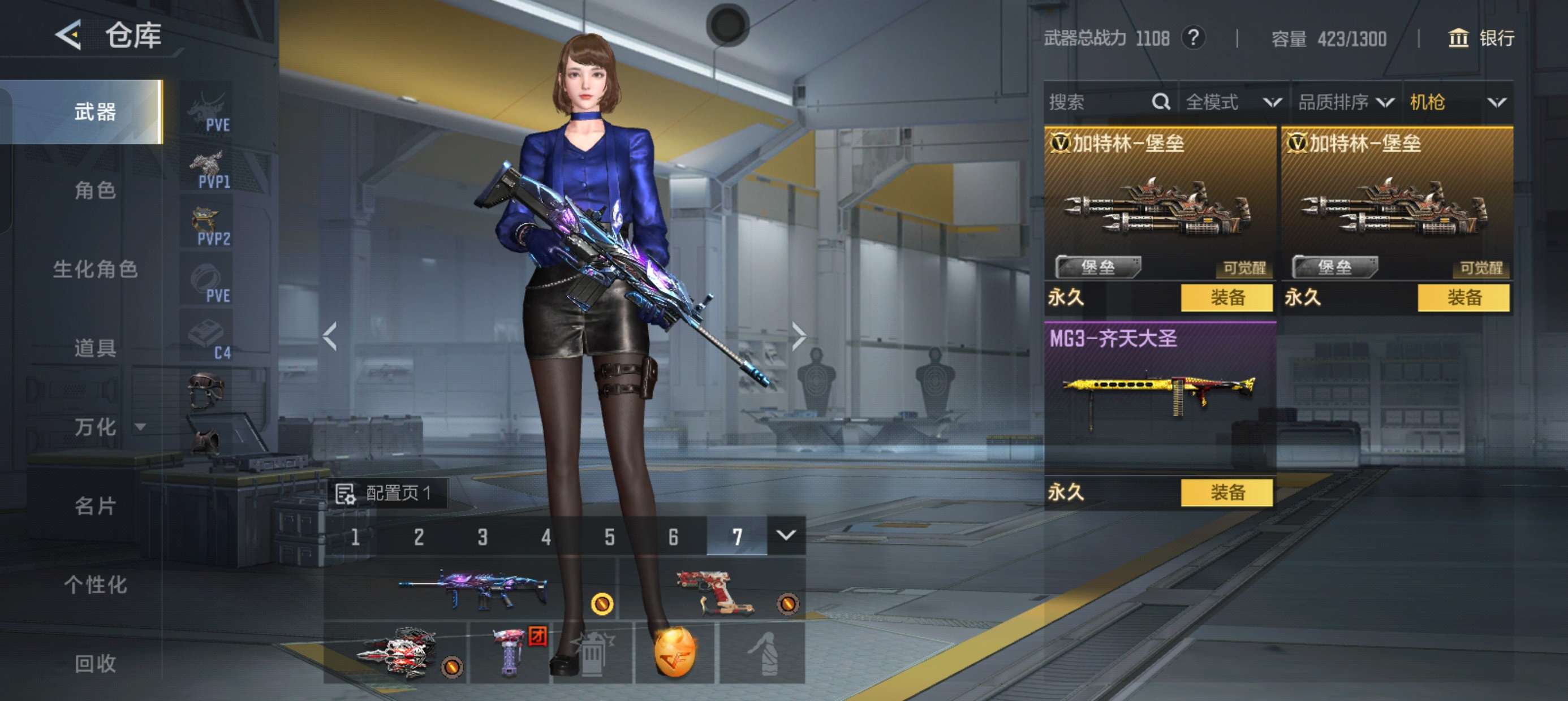Select the PVP1 loadout icon
The width and height of the screenshot is (1568, 701).
210,170
